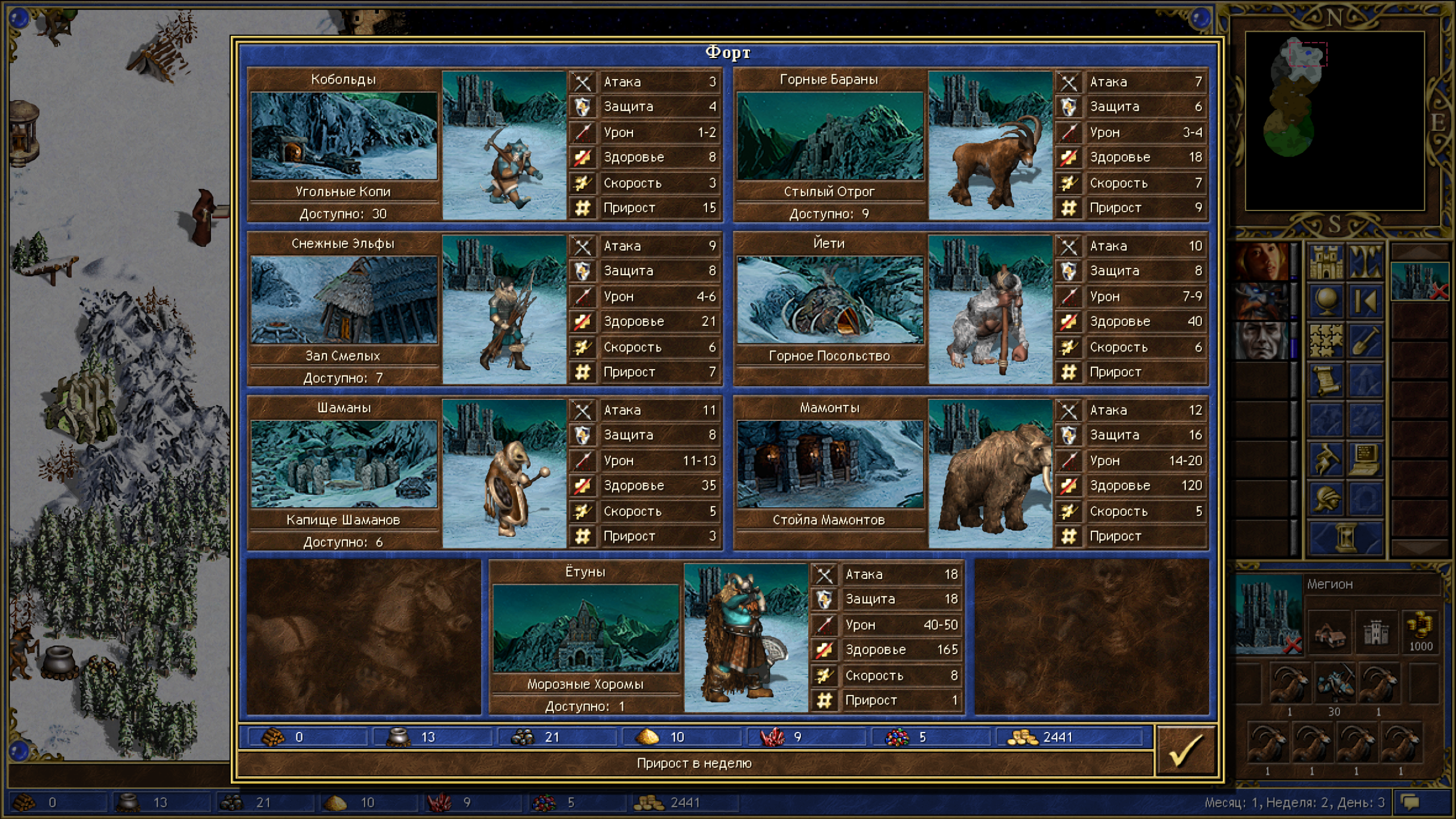Pick the Йети creature portrait
Screen dimensions: 1456x819
click(x=990, y=310)
